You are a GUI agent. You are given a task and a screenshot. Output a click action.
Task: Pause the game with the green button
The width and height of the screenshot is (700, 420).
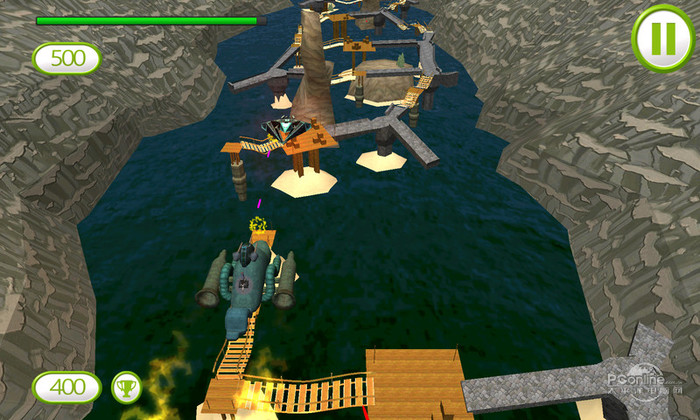[662, 38]
